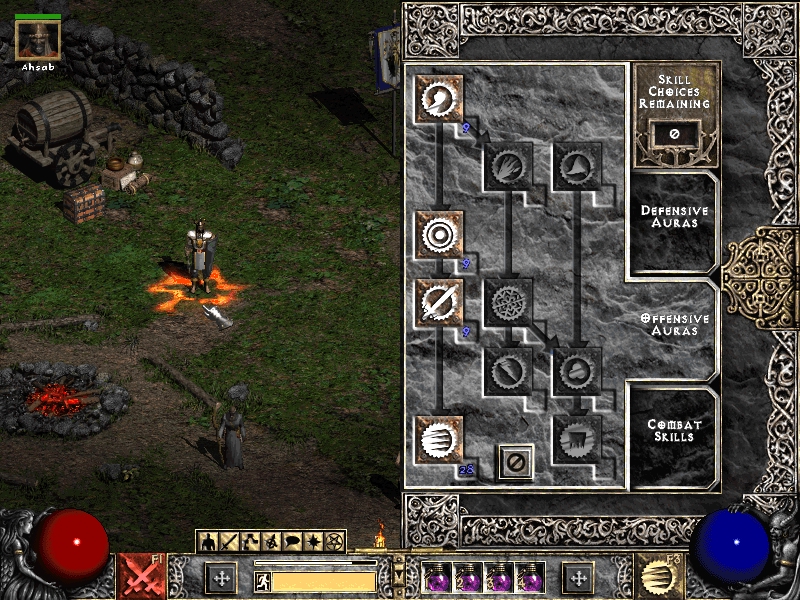The image size is (800, 600).
Task: Select the Conviction aura icon
Action: (x=577, y=440)
